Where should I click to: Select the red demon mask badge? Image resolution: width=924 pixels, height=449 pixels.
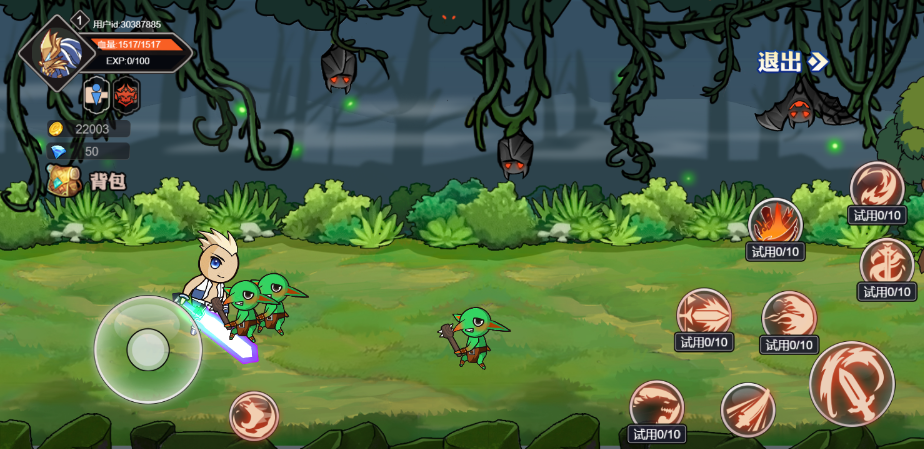point(126,95)
